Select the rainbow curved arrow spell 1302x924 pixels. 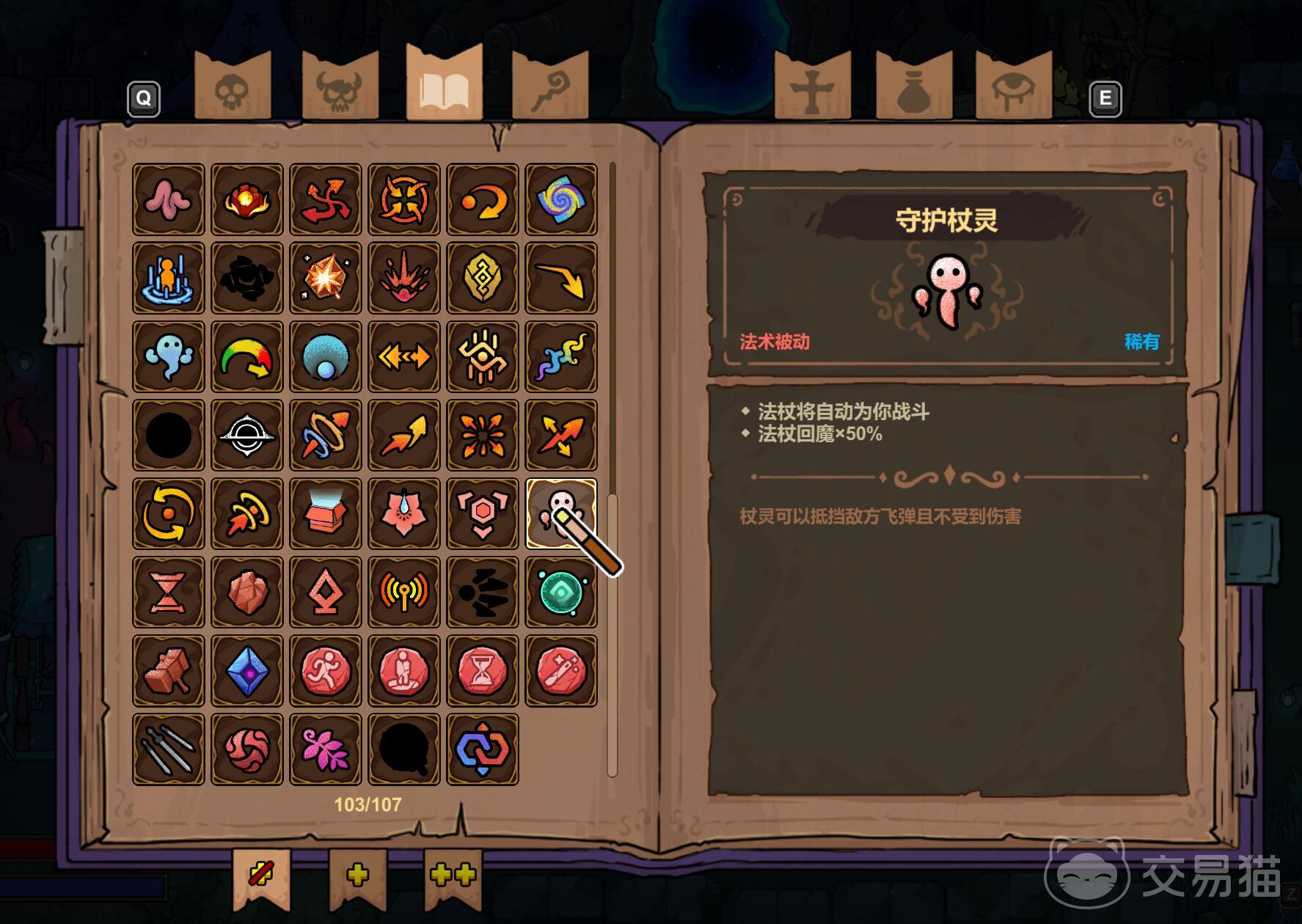pos(247,356)
